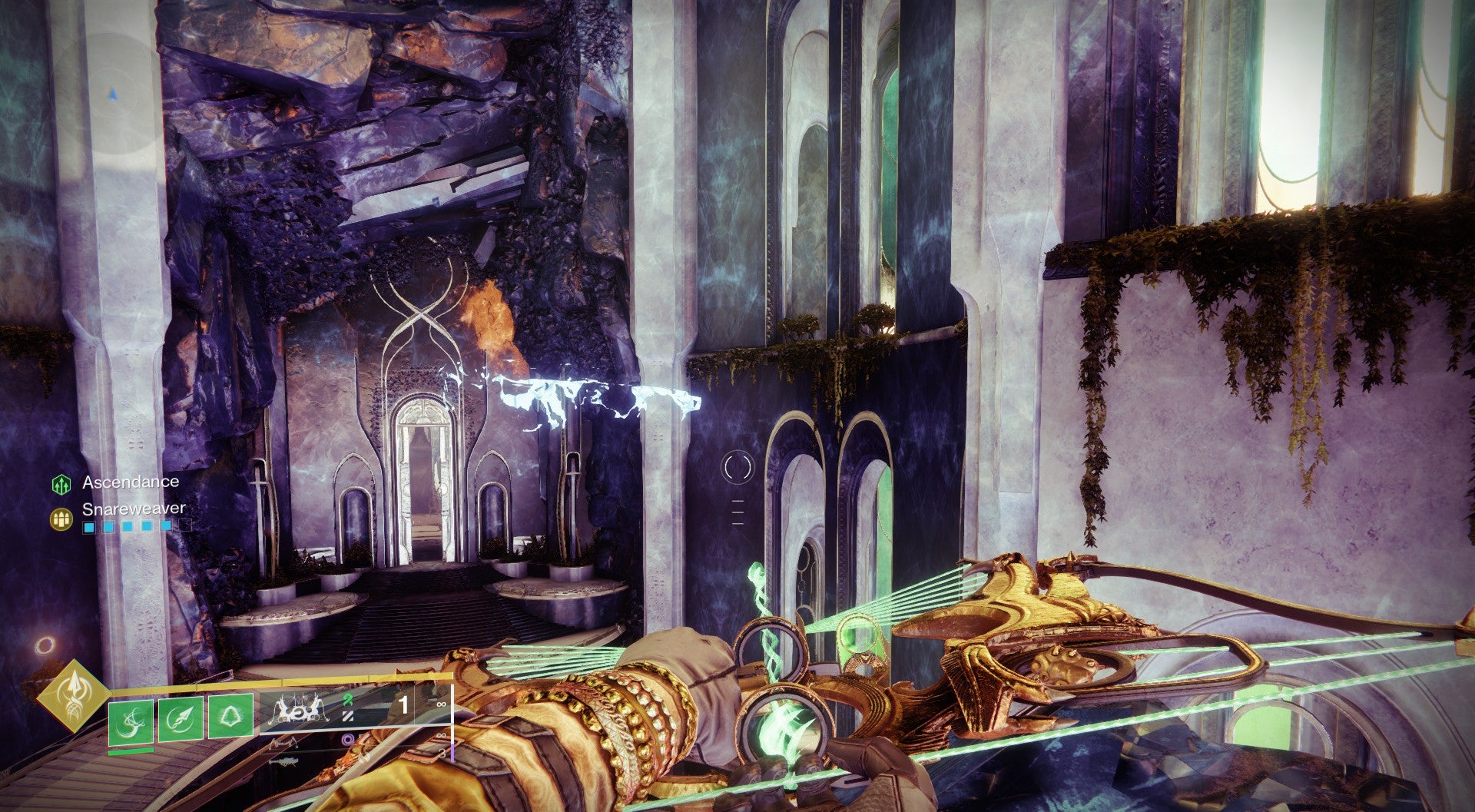Switch to the second stowed weapon
This screenshot has height=812, width=1475.
point(285,741)
